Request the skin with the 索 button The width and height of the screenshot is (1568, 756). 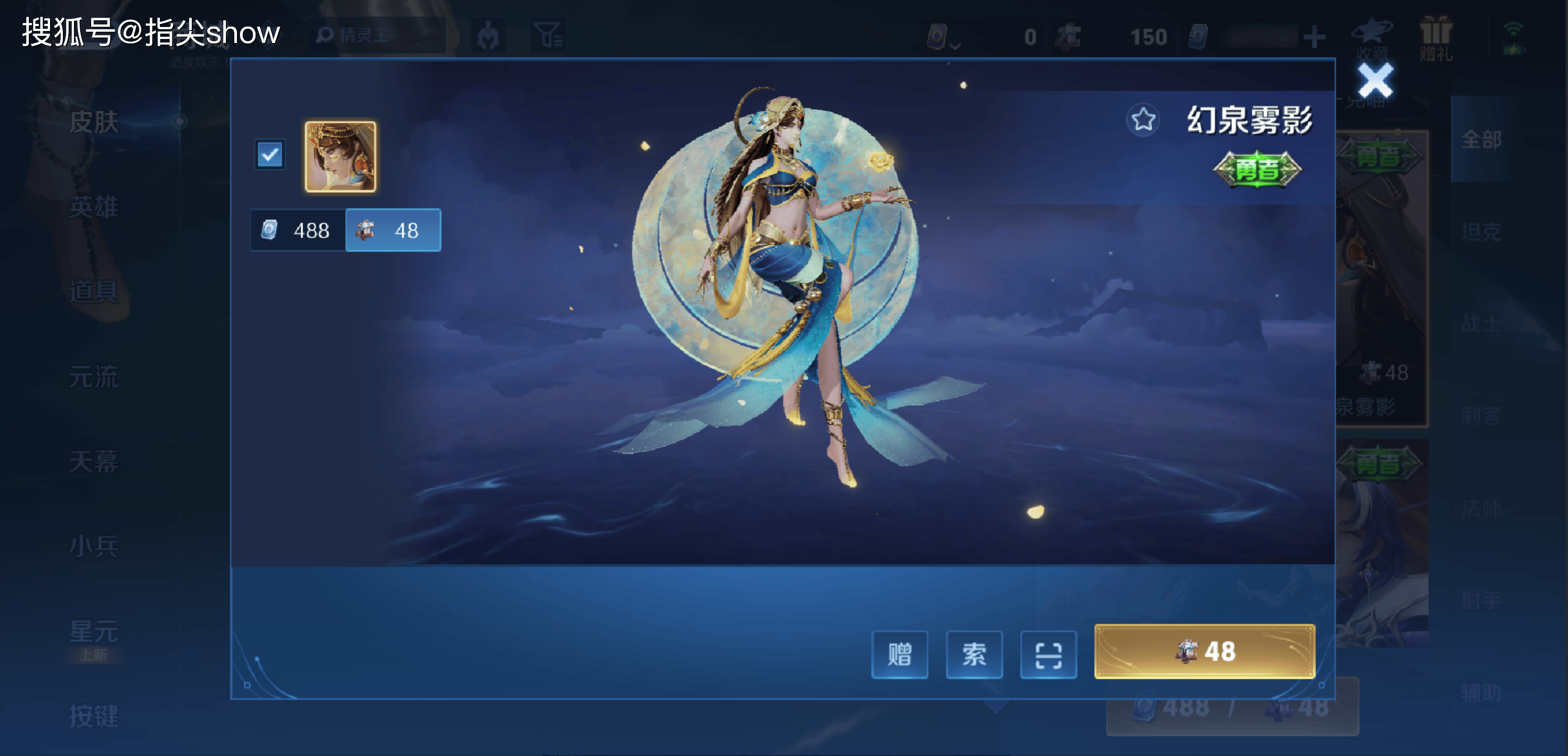click(974, 654)
